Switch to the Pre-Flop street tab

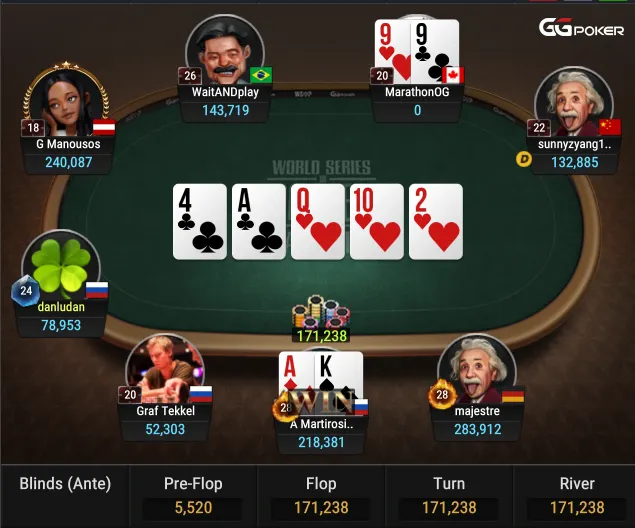click(193, 496)
